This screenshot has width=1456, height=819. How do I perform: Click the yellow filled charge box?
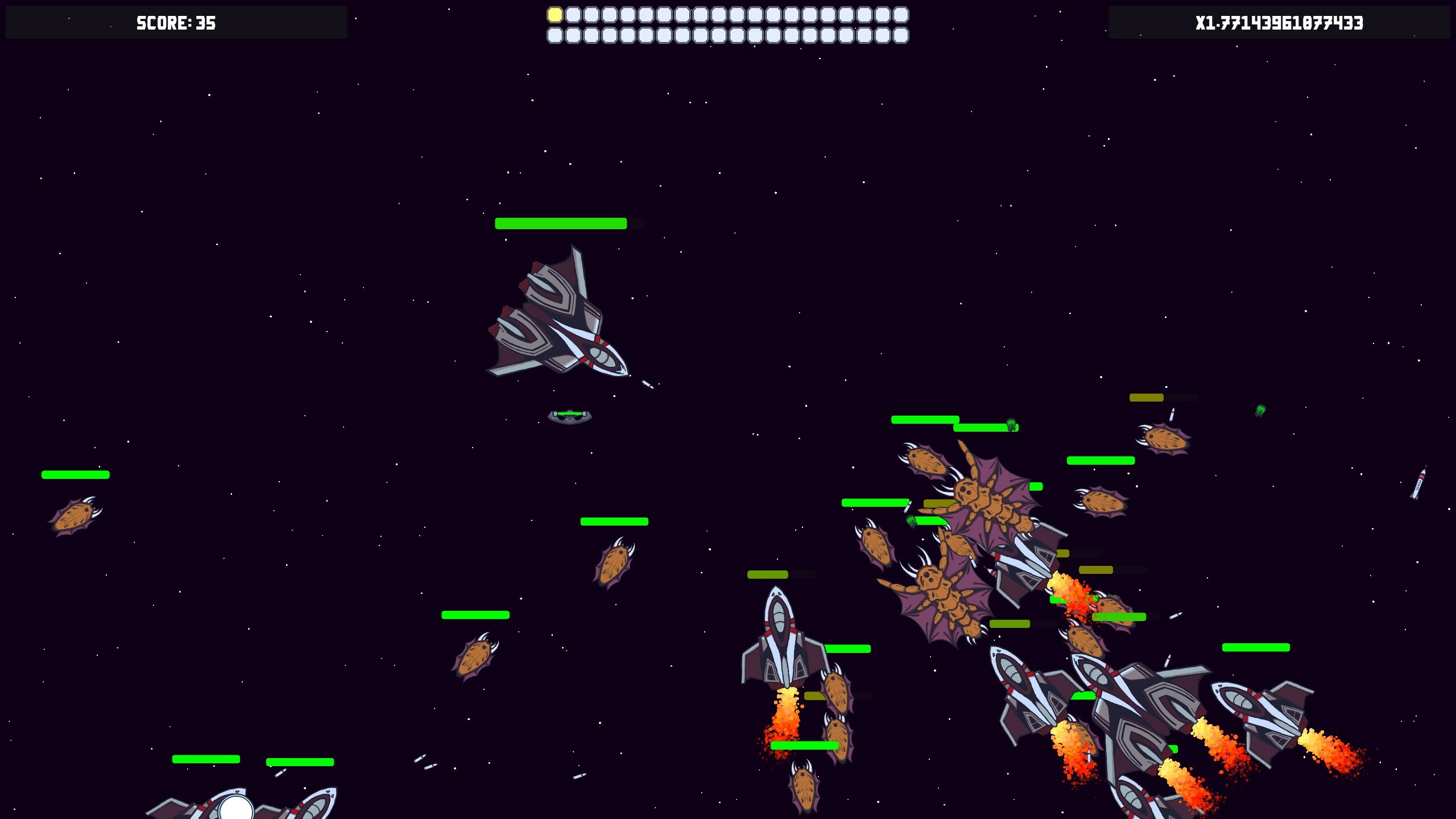point(555,14)
